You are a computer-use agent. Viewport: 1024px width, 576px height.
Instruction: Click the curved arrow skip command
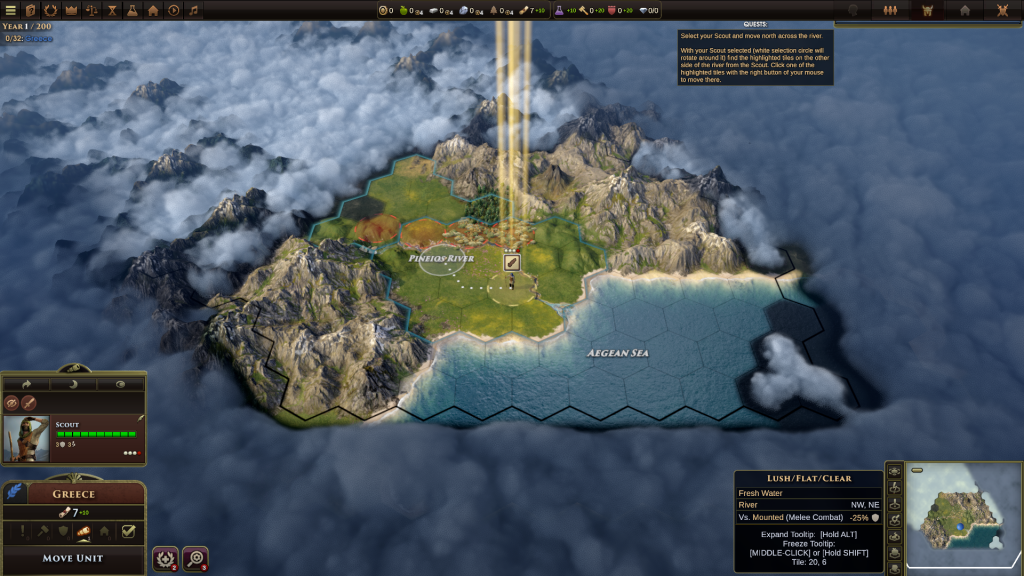pos(27,383)
